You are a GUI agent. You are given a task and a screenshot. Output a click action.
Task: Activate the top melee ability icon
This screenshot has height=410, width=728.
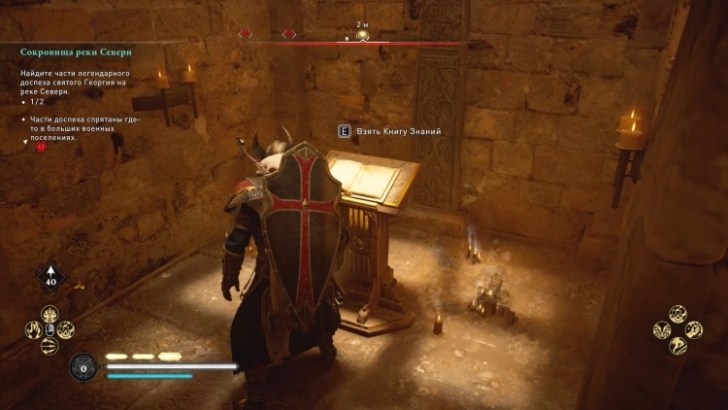click(677, 313)
